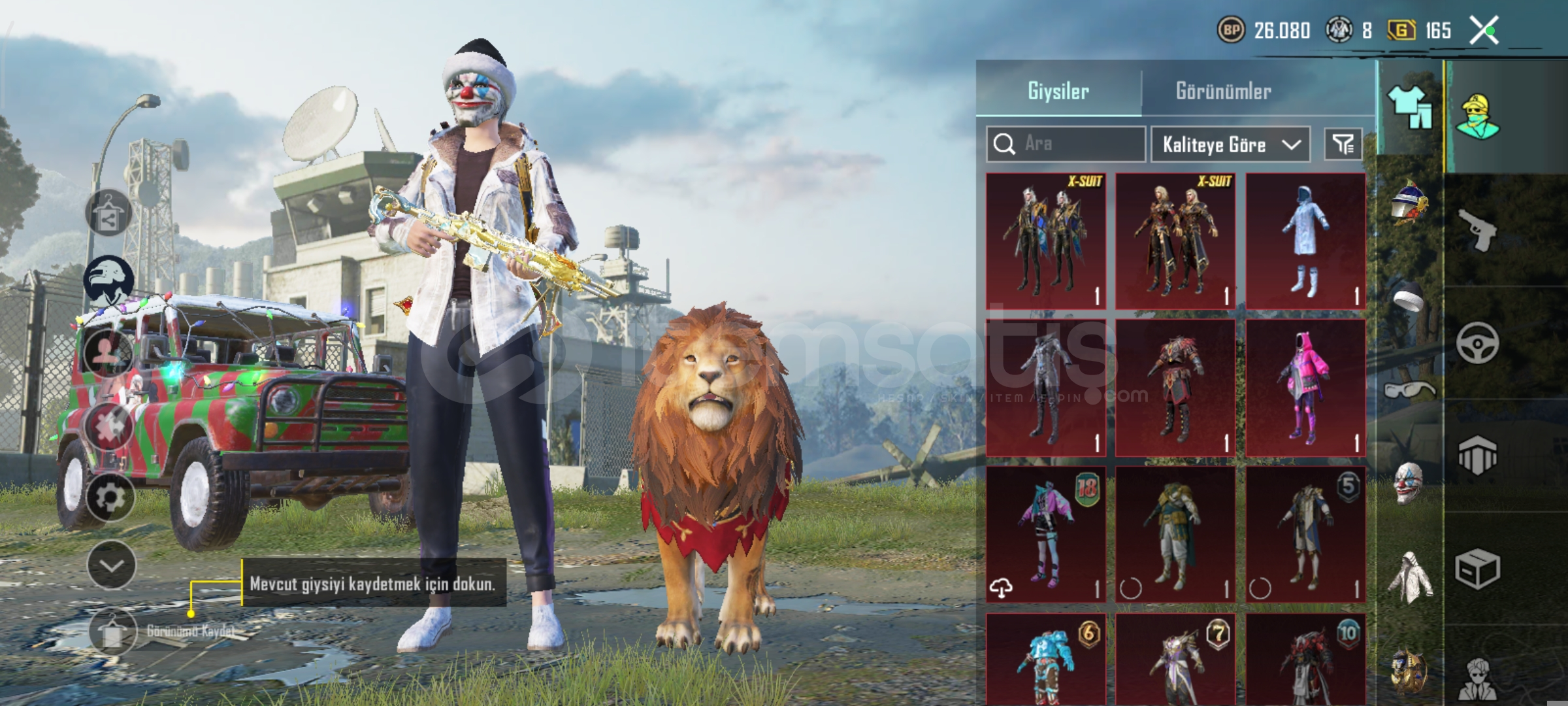Open the filter options button

[x=1343, y=144]
